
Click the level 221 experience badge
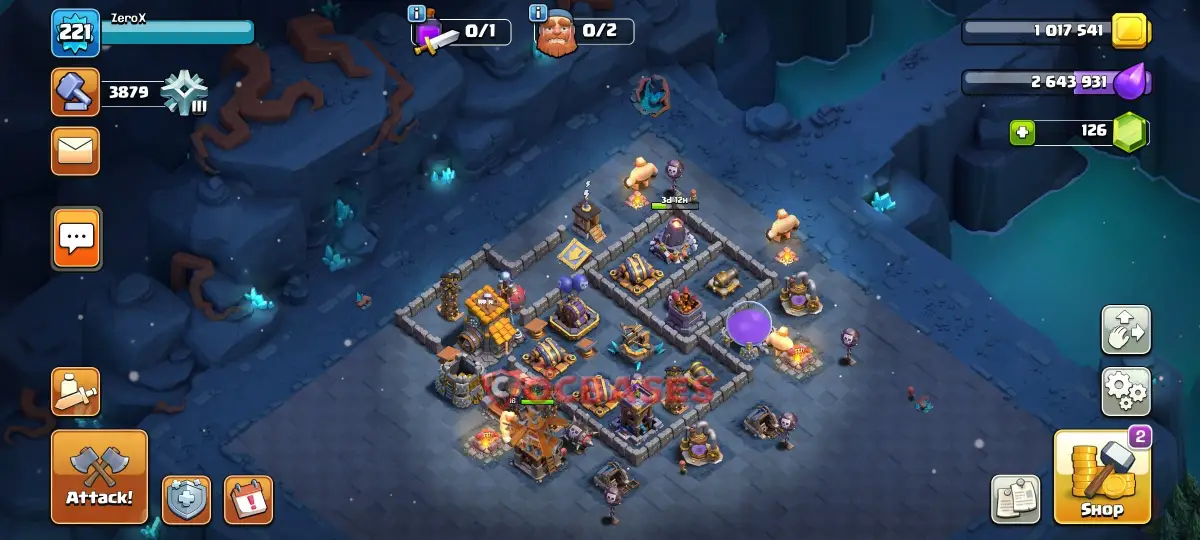coord(75,33)
